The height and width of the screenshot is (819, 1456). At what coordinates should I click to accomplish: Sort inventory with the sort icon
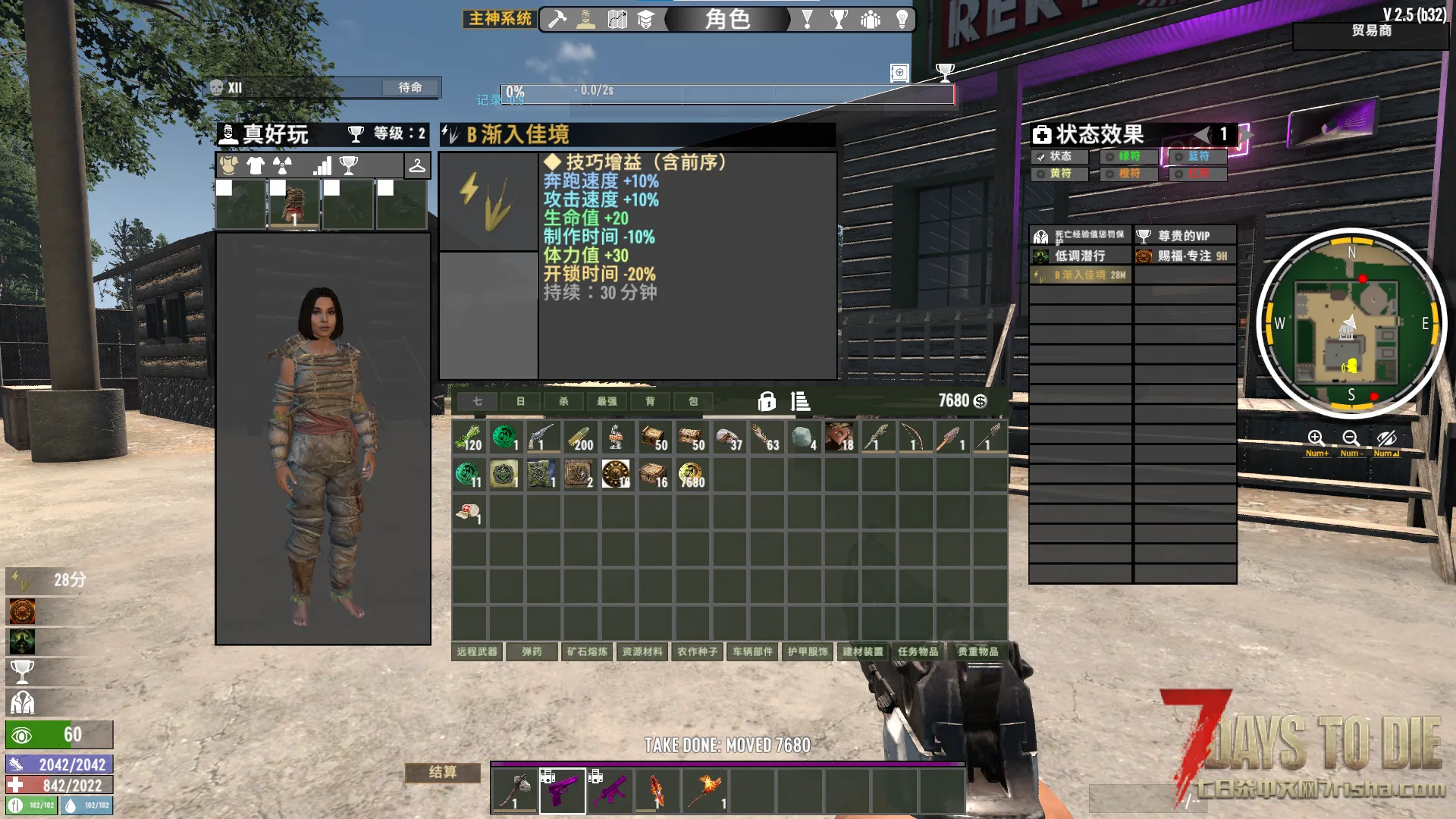tap(800, 401)
